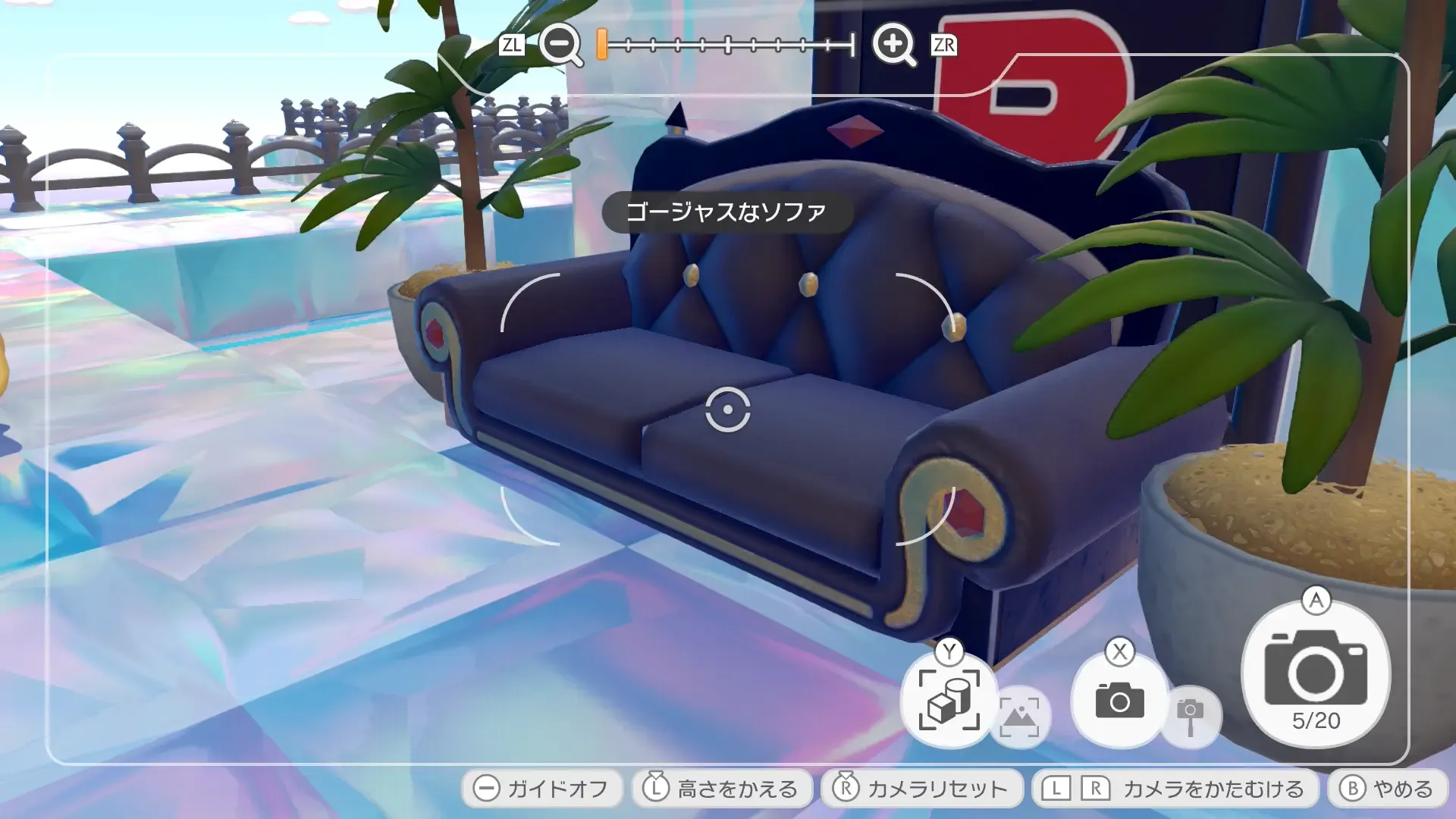Image resolution: width=1456 pixels, height=819 pixels.
Task: Click the center focus reticle on the sofa
Action: [728, 409]
